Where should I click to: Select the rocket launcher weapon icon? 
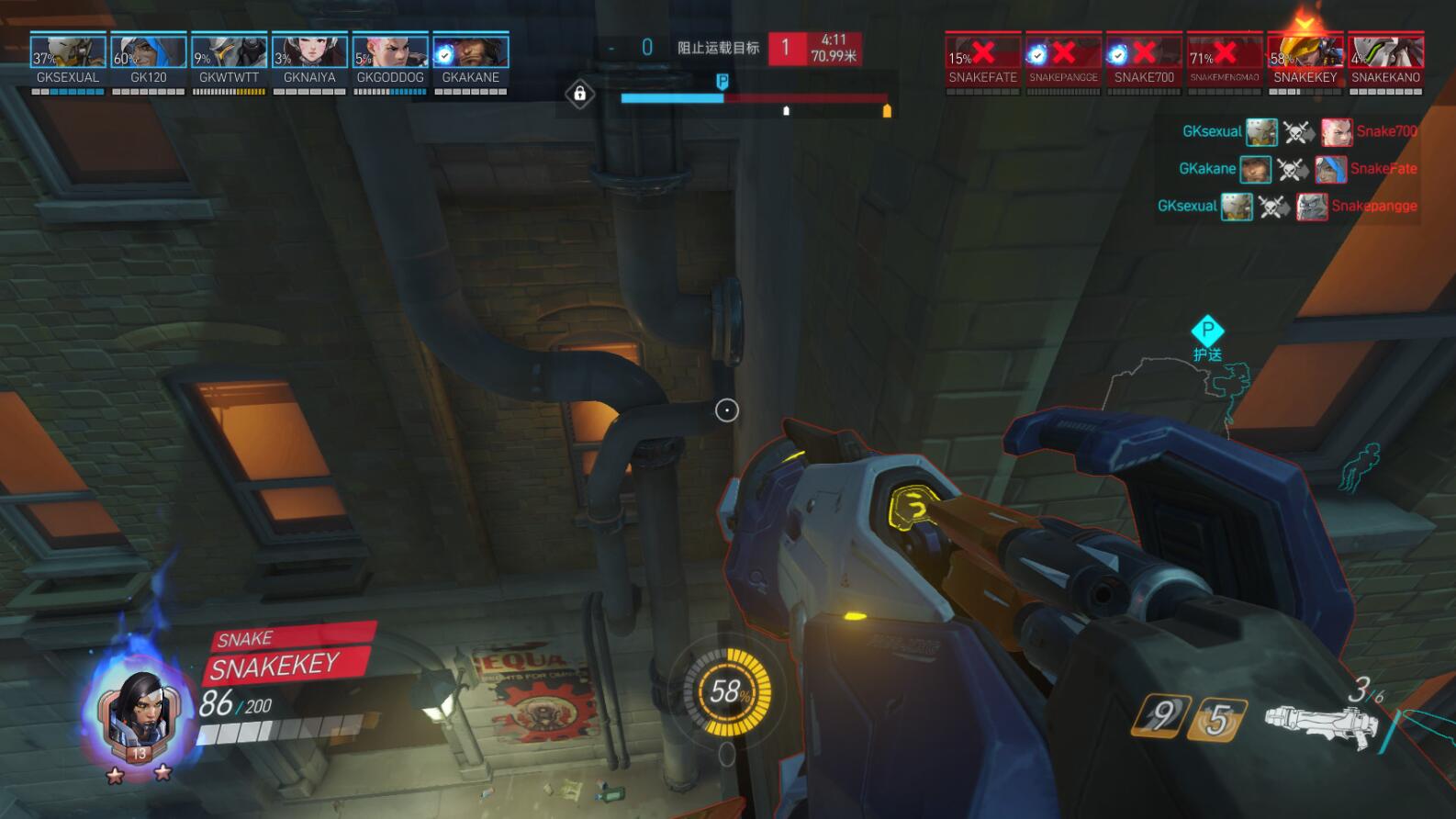point(1320,724)
